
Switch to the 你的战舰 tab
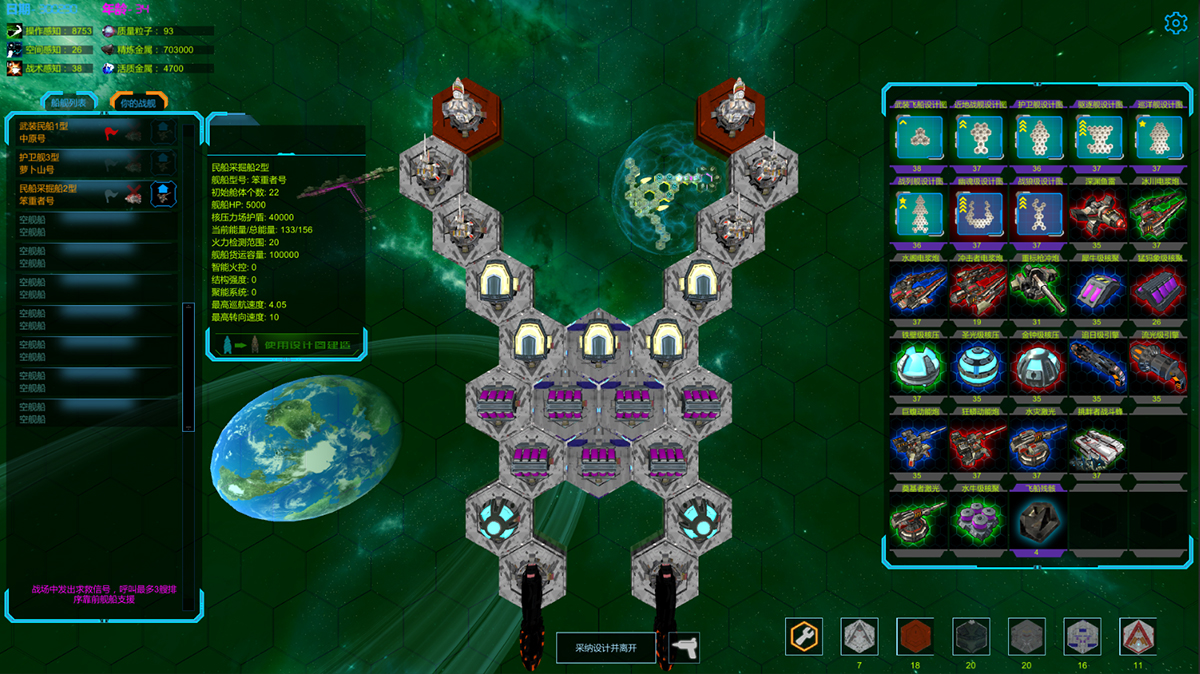[138, 102]
